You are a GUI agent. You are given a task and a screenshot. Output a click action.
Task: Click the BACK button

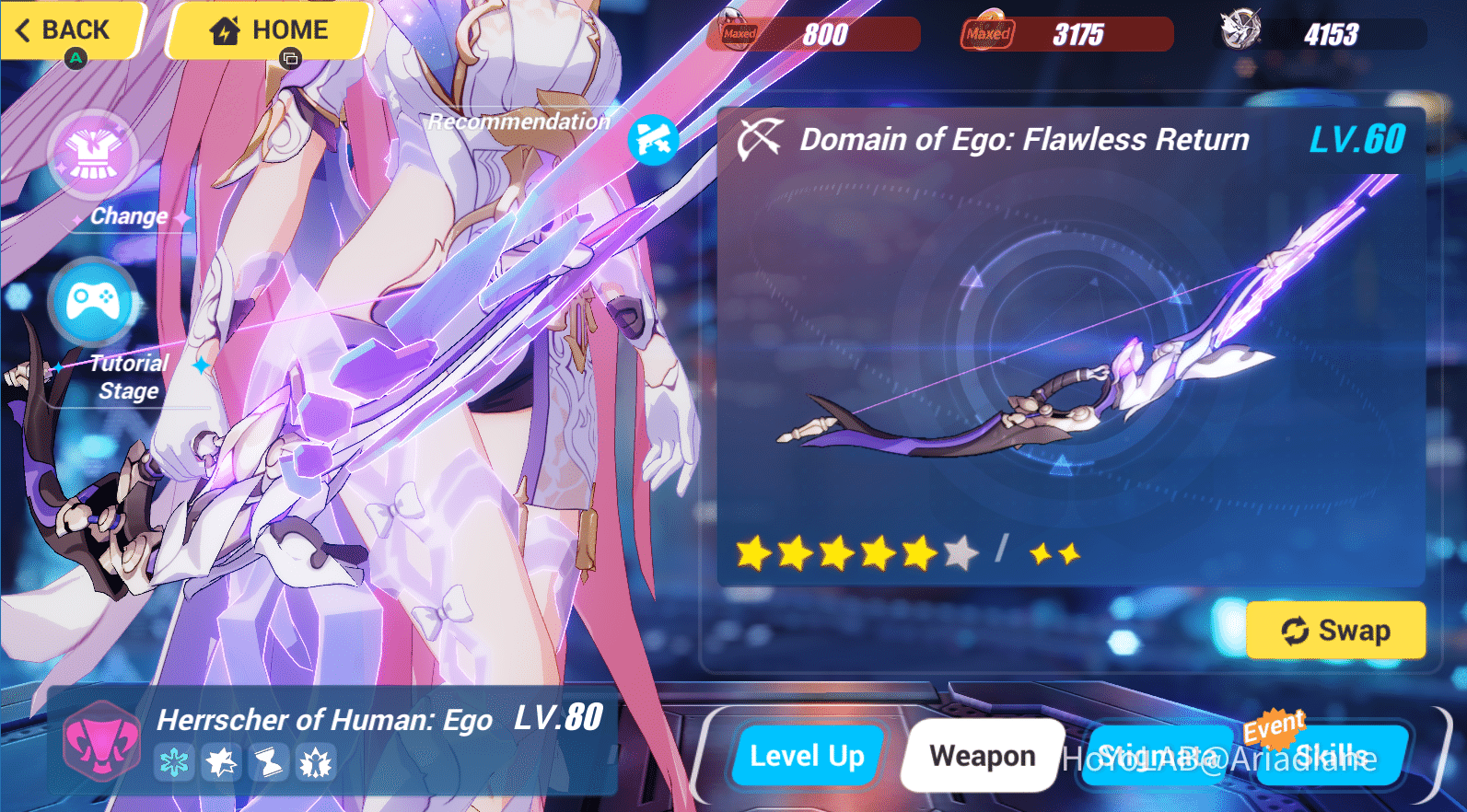[x=64, y=30]
